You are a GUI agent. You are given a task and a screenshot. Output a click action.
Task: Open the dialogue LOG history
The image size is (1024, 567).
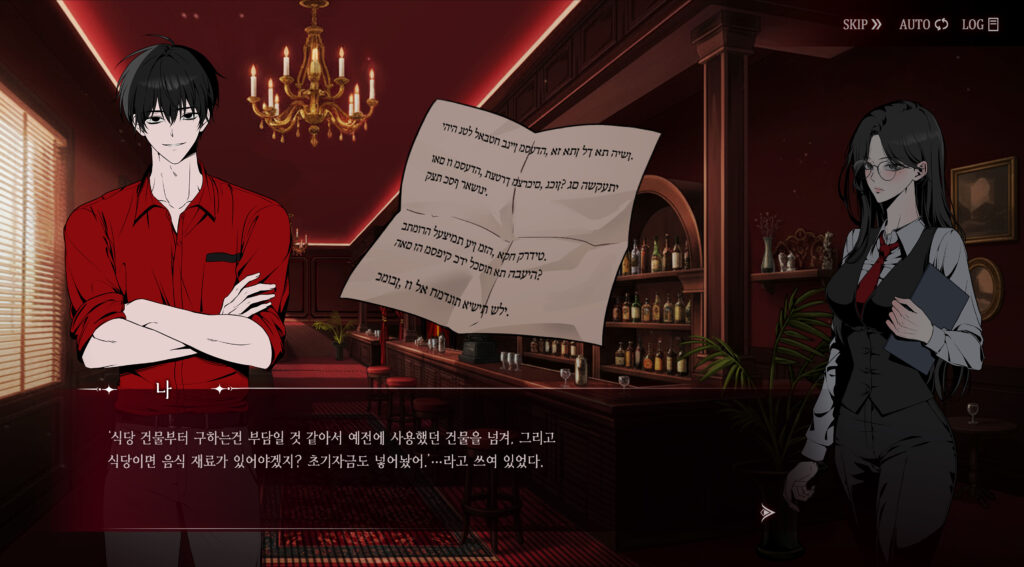pos(980,24)
